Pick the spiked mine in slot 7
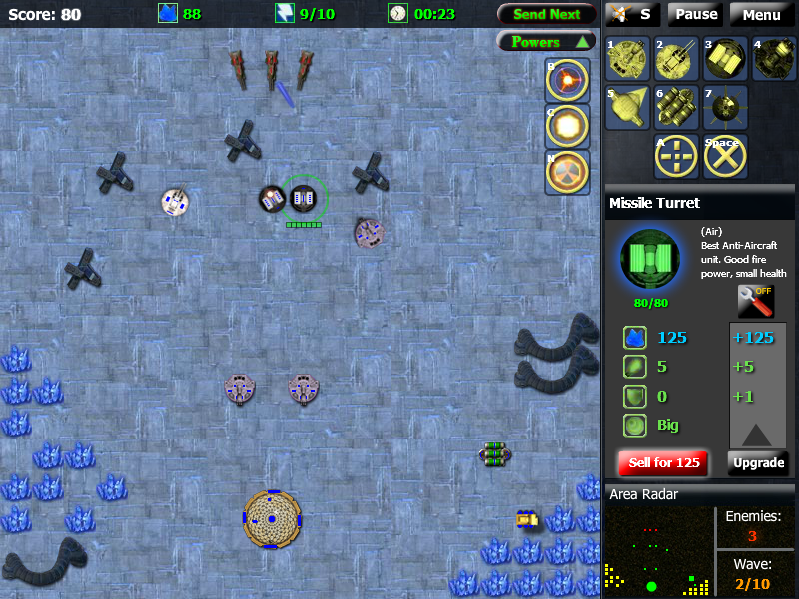The width and height of the screenshot is (799, 599). [x=726, y=108]
